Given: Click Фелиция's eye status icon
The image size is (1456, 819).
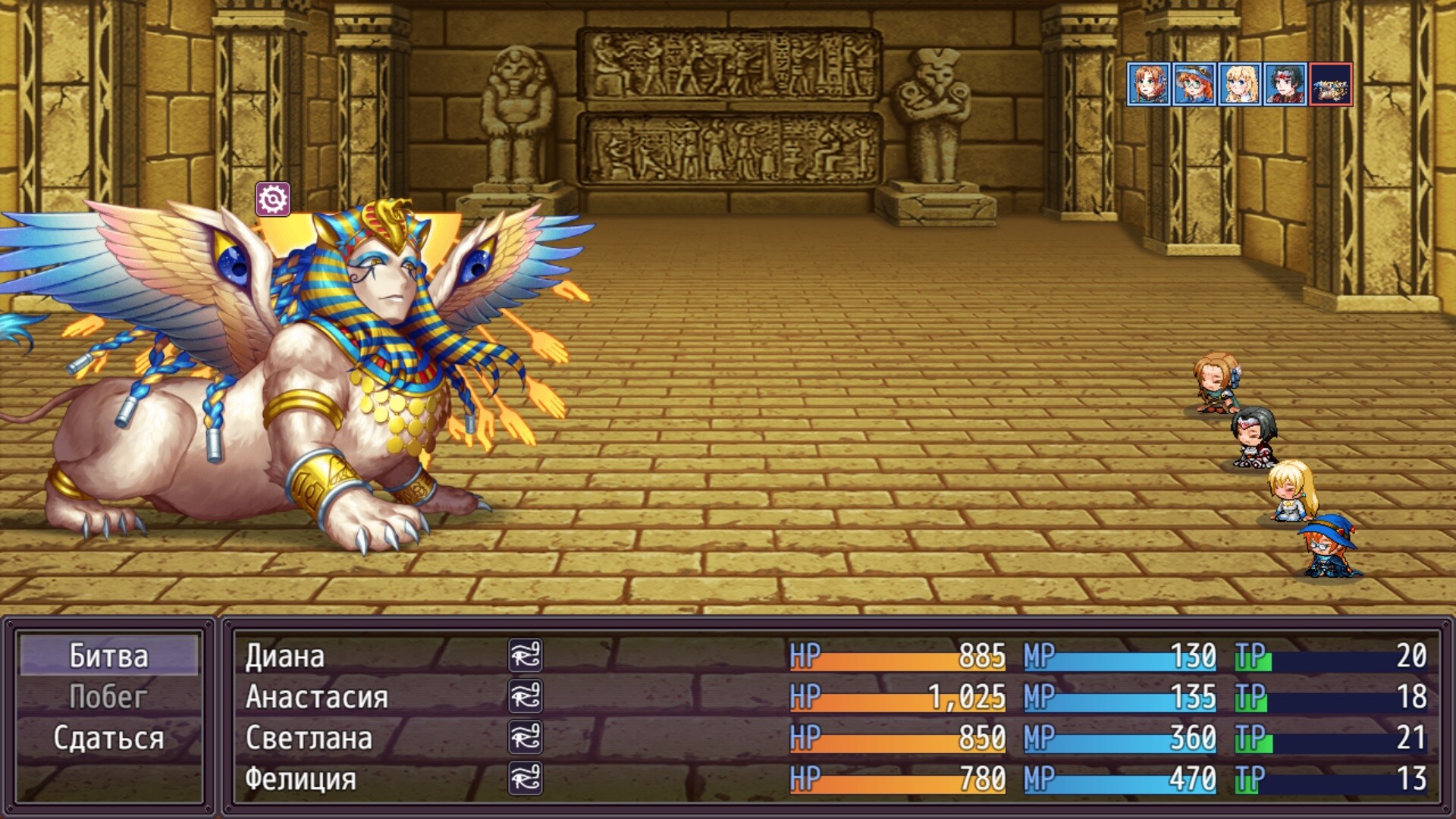Looking at the screenshot, I should click(x=526, y=779).
